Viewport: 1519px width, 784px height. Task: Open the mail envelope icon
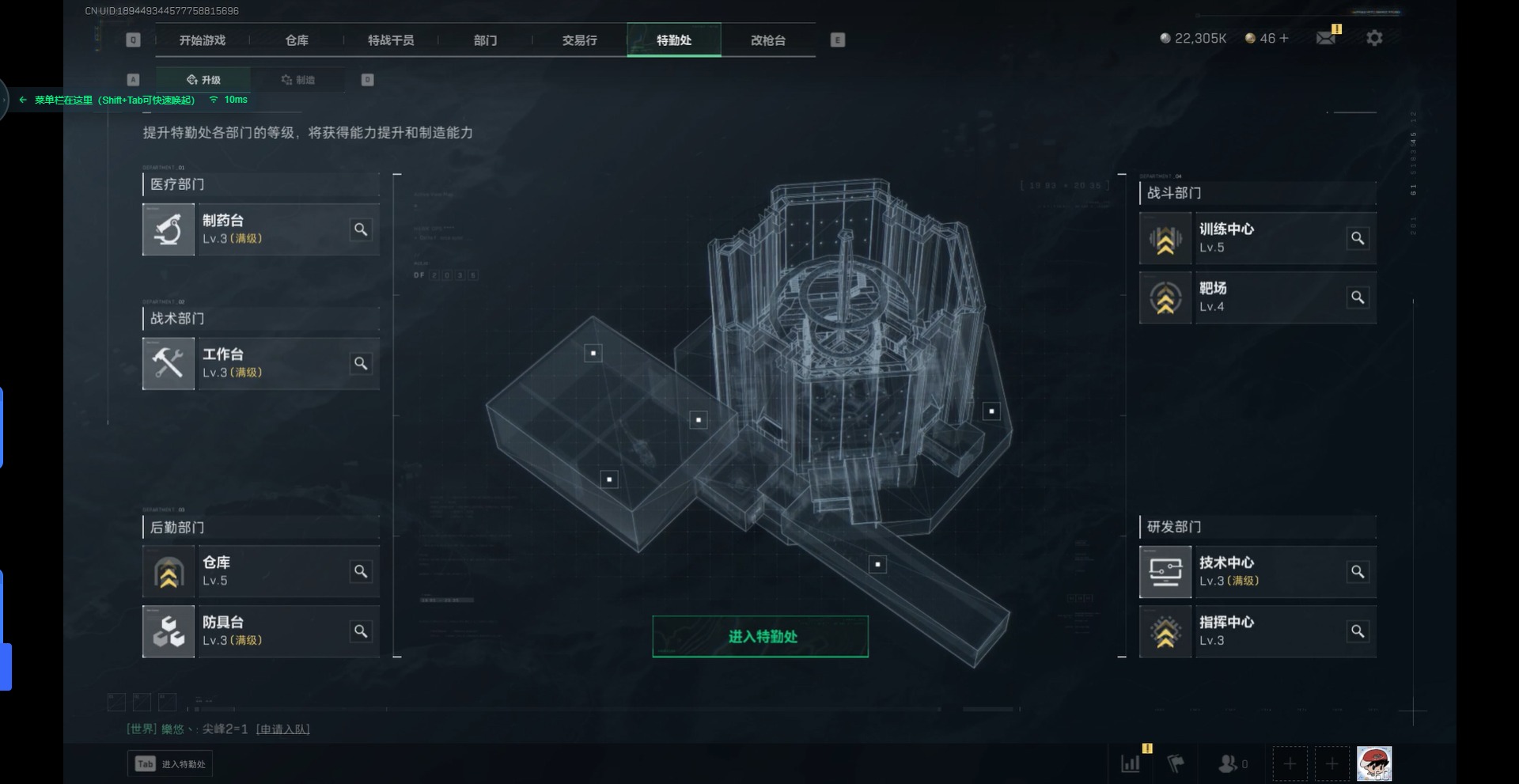tap(1325, 38)
